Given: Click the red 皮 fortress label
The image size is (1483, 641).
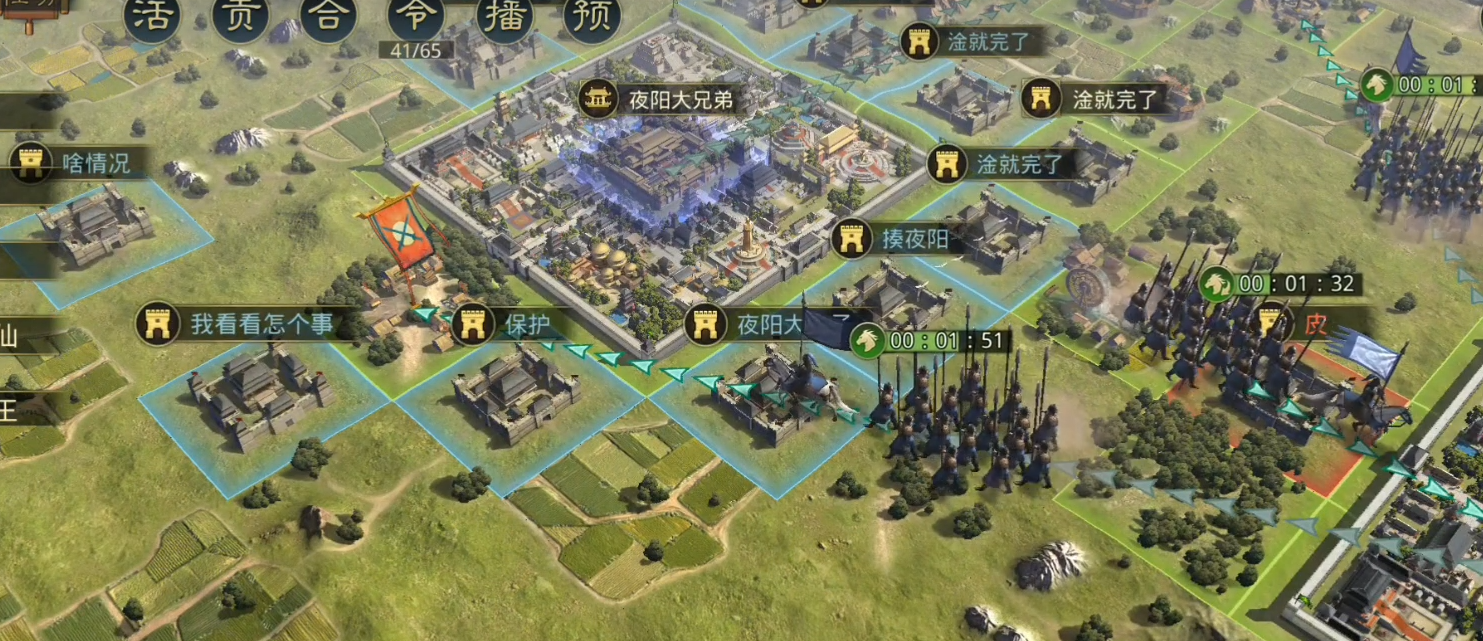Looking at the screenshot, I should click(x=1311, y=323).
